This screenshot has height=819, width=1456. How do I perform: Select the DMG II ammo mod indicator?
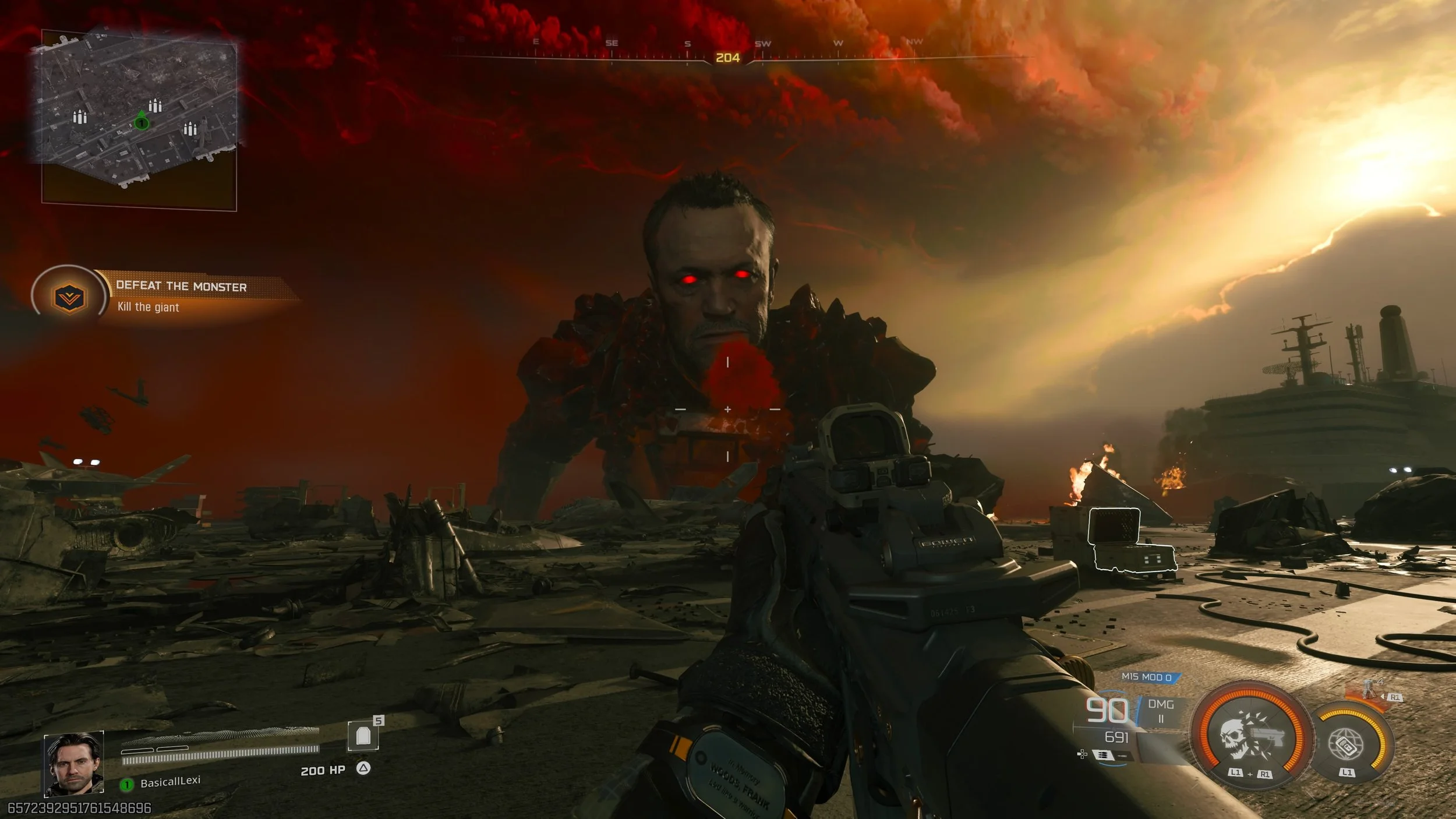click(1161, 711)
